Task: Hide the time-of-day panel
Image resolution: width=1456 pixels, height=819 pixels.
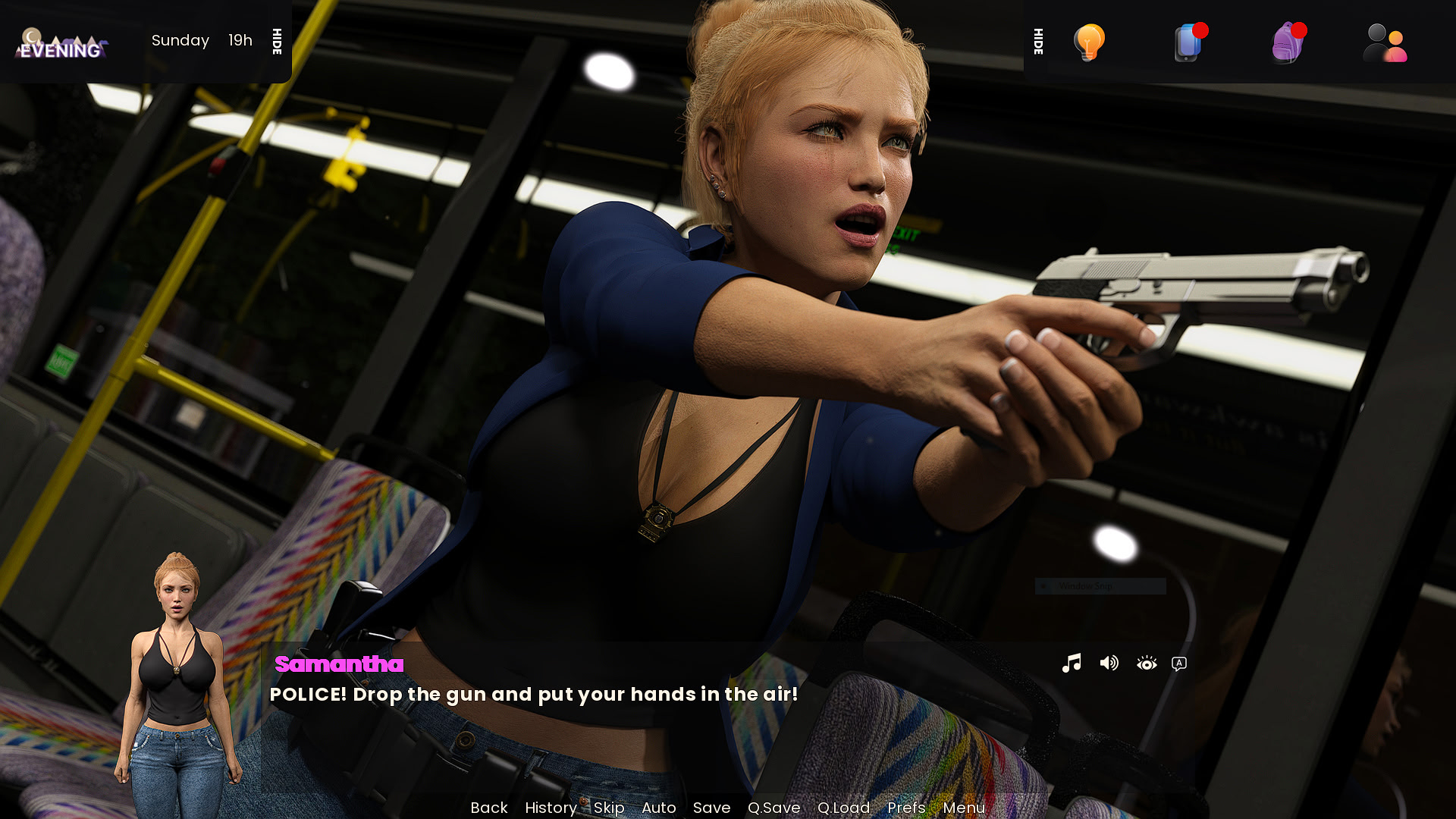Action: click(278, 42)
